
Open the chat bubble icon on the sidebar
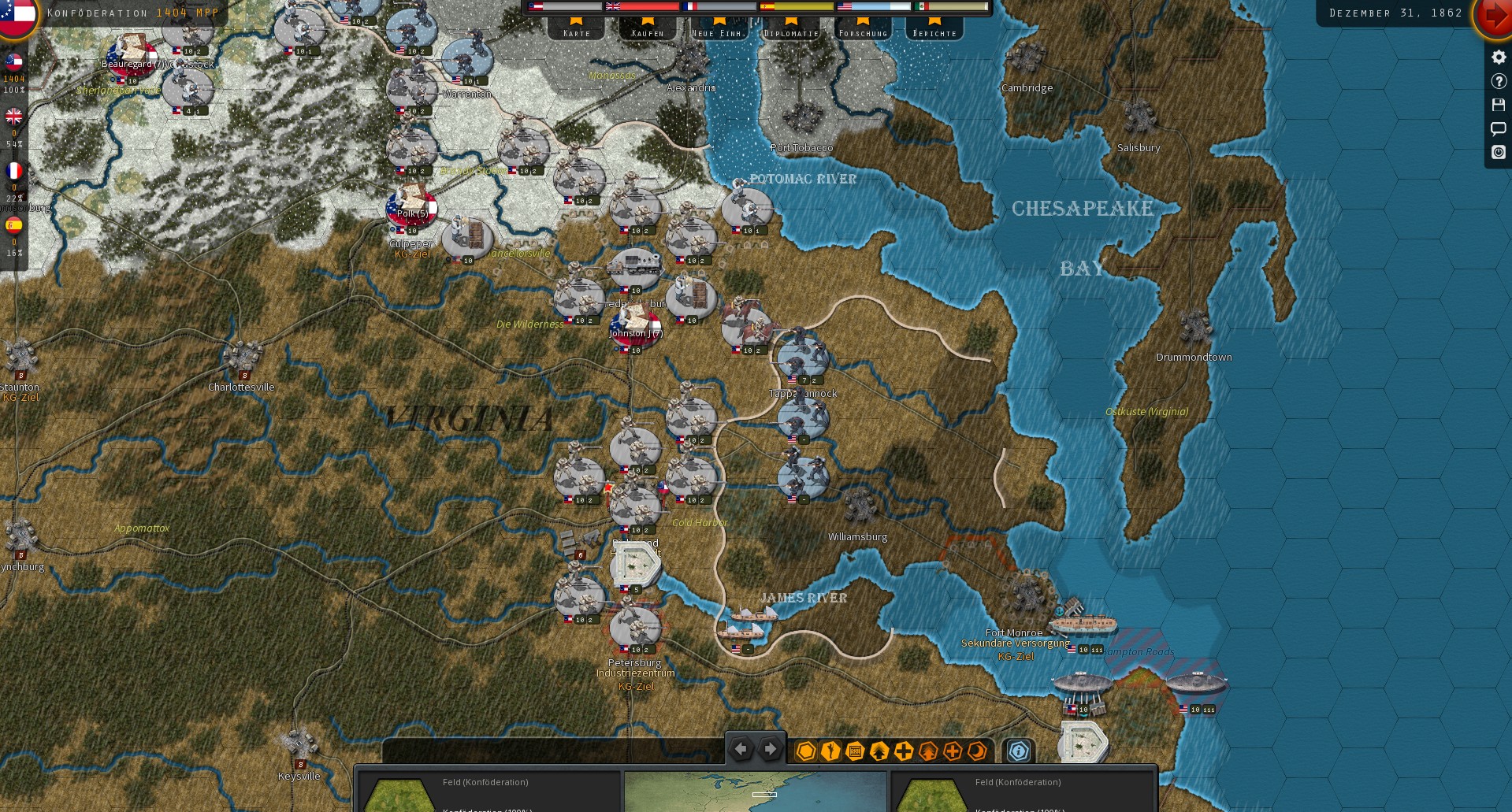pyautogui.click(x=1498, y=128)
